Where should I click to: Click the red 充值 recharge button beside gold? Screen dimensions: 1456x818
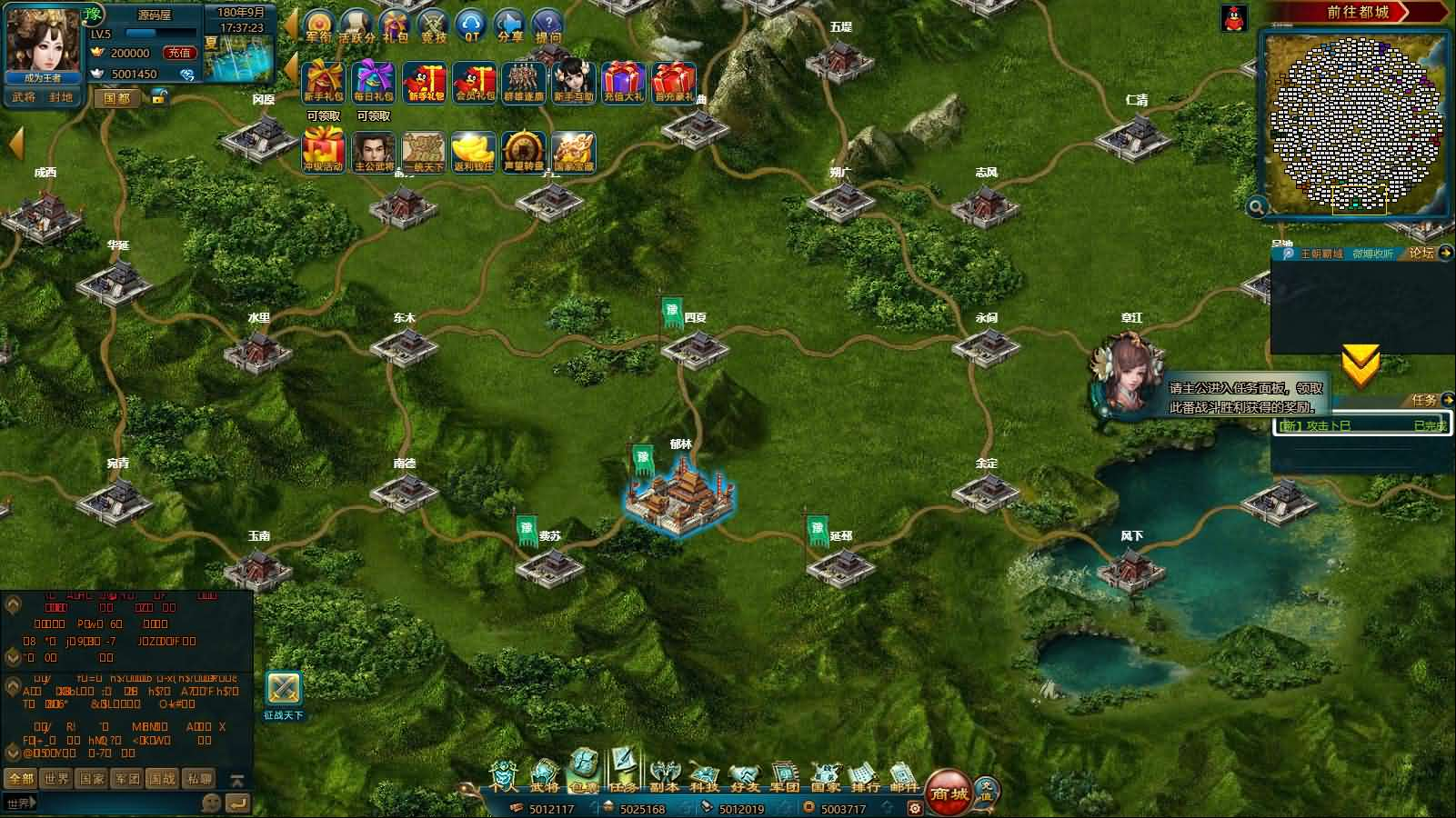(x=180, y=54)
